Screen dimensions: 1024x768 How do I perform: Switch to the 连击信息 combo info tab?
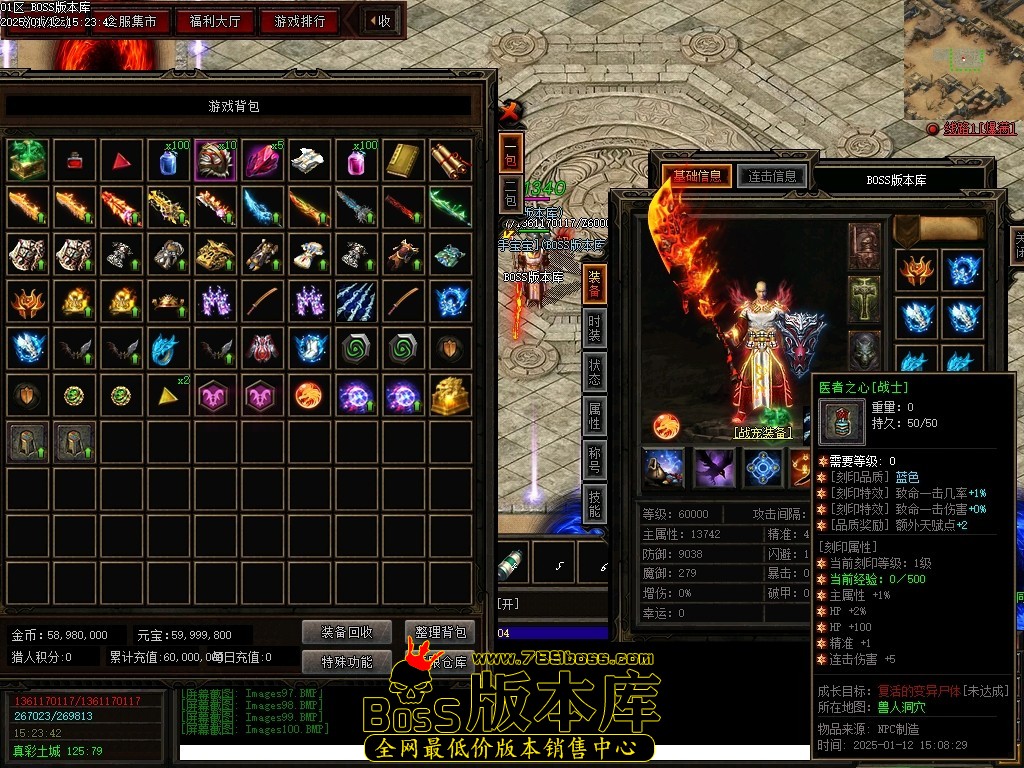pos(772,176)
